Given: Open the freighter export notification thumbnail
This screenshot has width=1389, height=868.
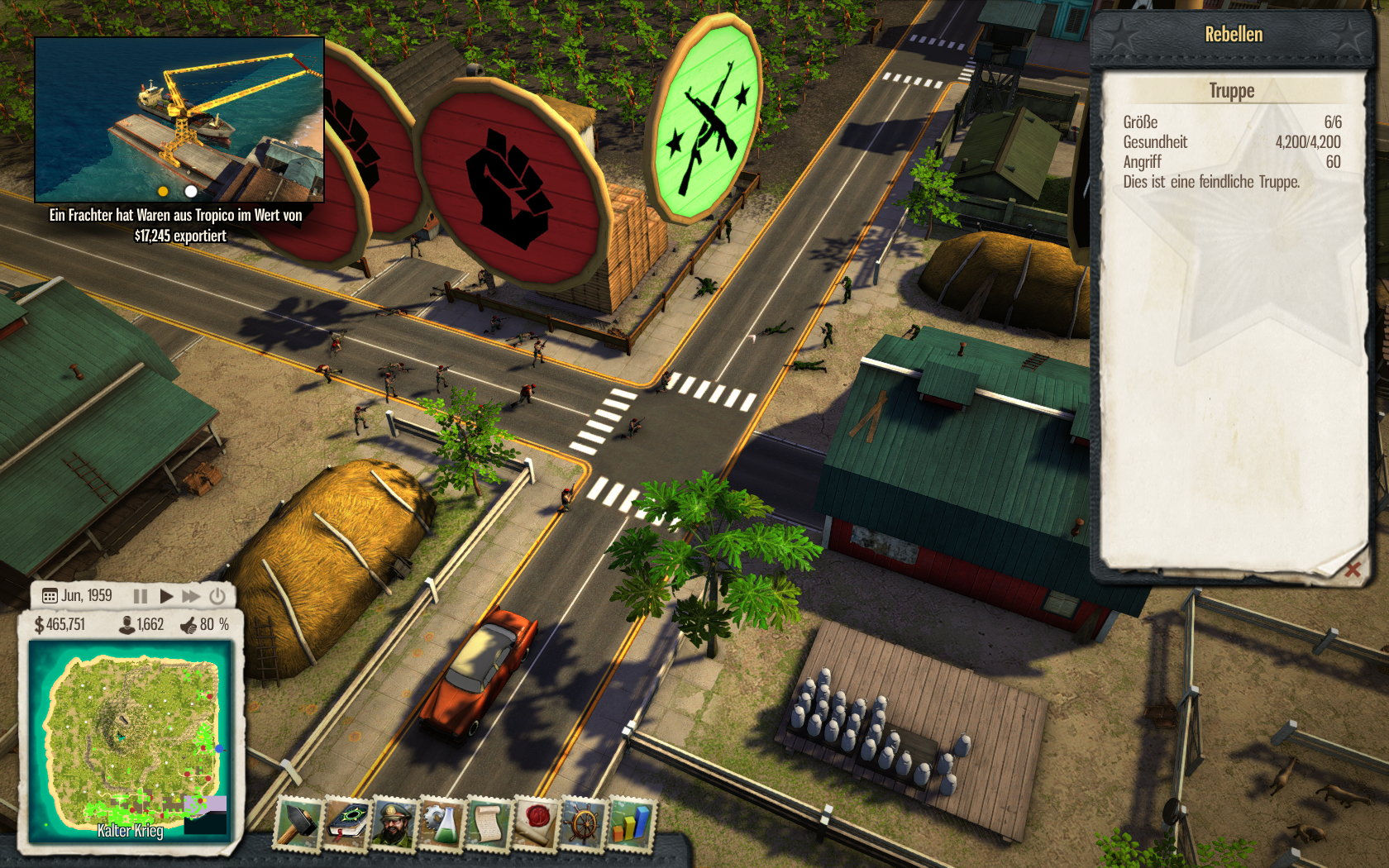Looking at the screenshot, I should click(x=179, y=120).
